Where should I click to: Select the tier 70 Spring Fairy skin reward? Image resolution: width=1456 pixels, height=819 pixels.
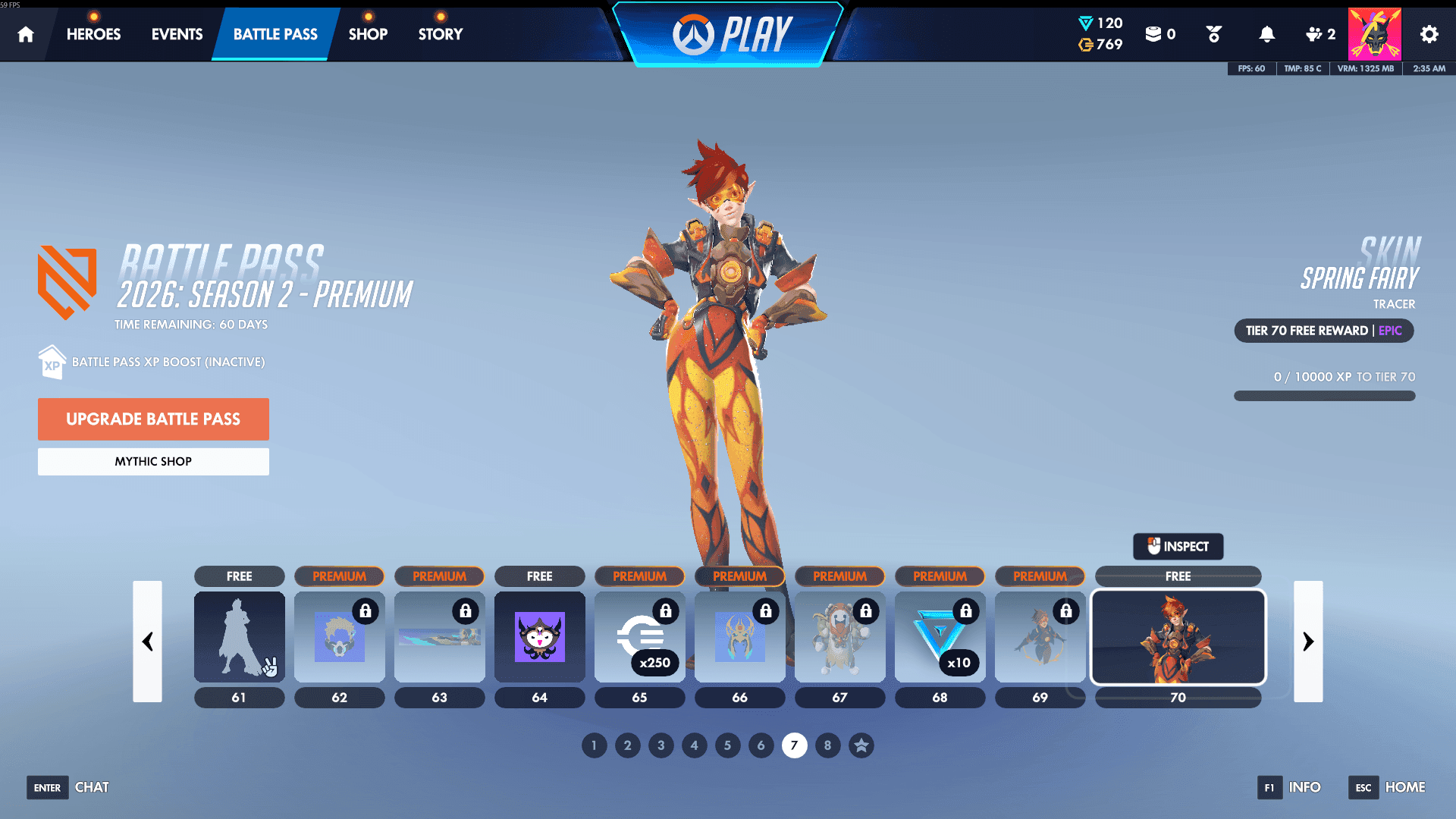click(x=1178, y=637)
